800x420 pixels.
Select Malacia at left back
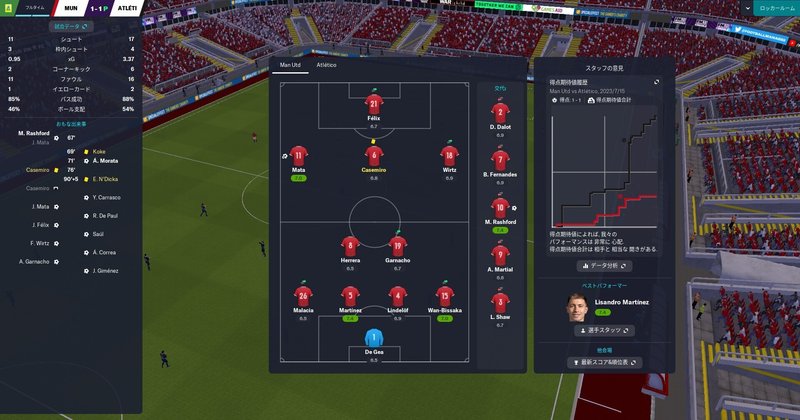[303, 296]
